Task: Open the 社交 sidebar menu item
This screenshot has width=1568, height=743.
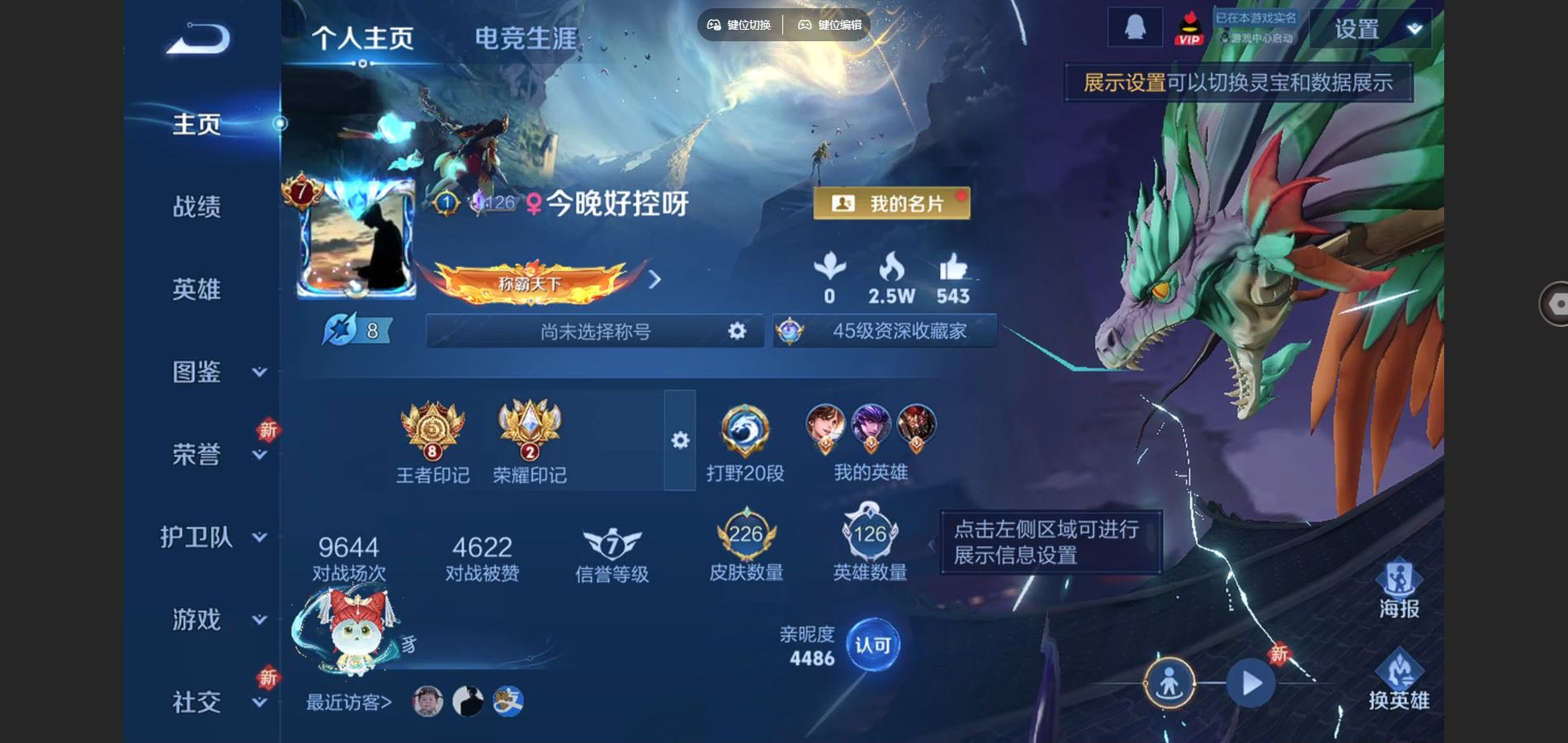Action: [198, 700]
